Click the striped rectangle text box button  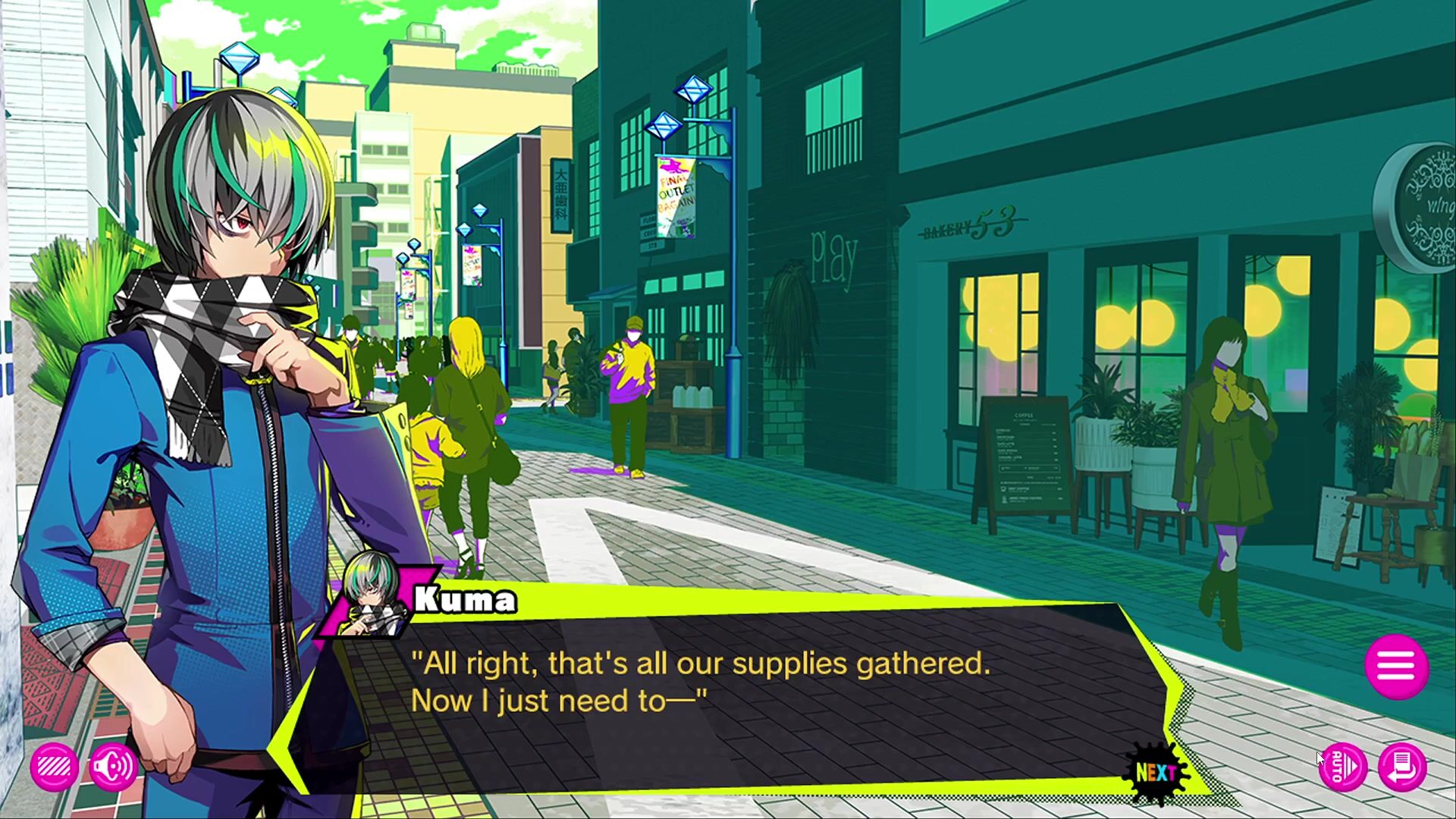point(54,767)
